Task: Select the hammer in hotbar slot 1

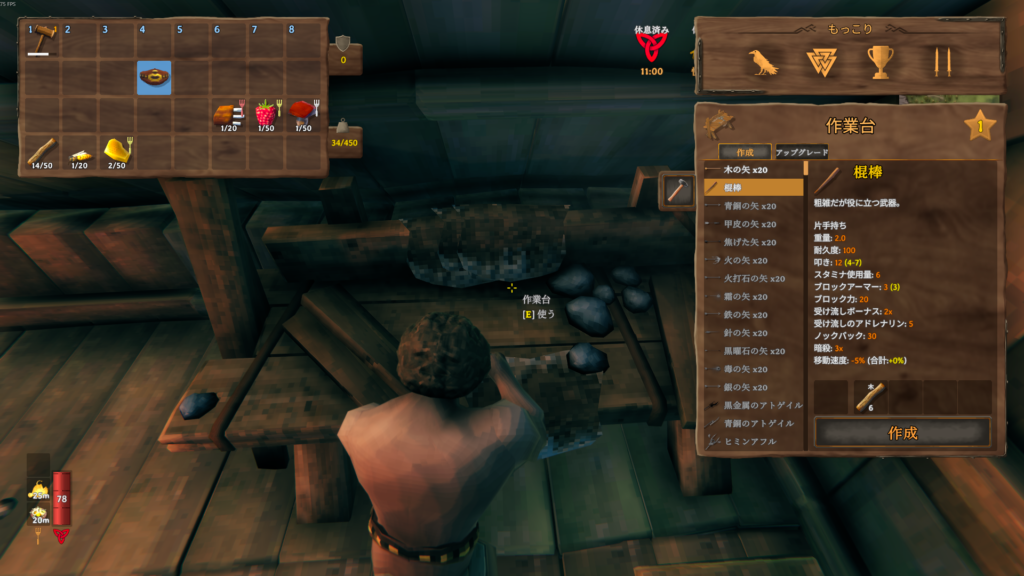Action: click(x=43, y=42)
